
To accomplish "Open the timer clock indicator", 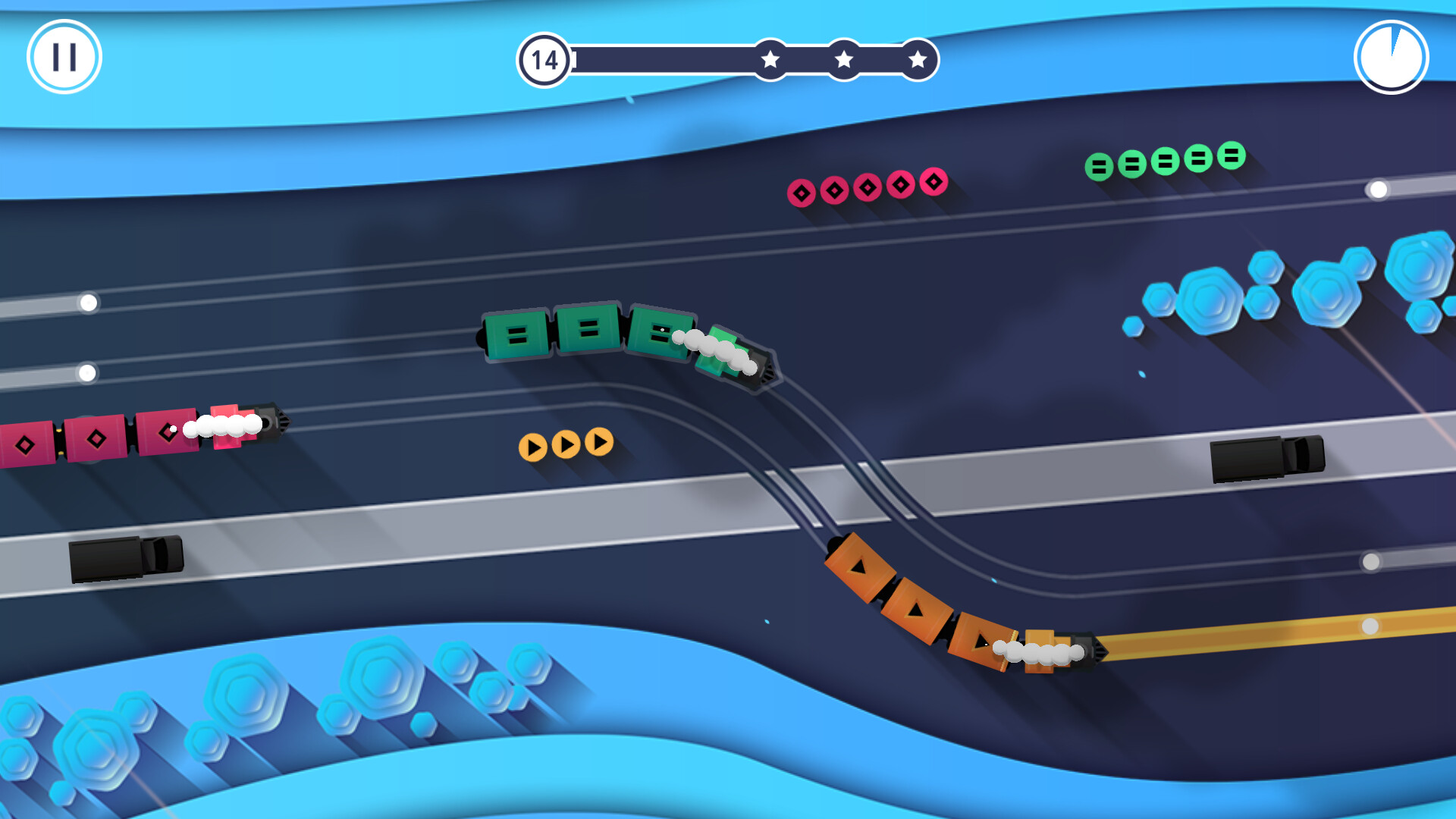I will (1390, 57).
